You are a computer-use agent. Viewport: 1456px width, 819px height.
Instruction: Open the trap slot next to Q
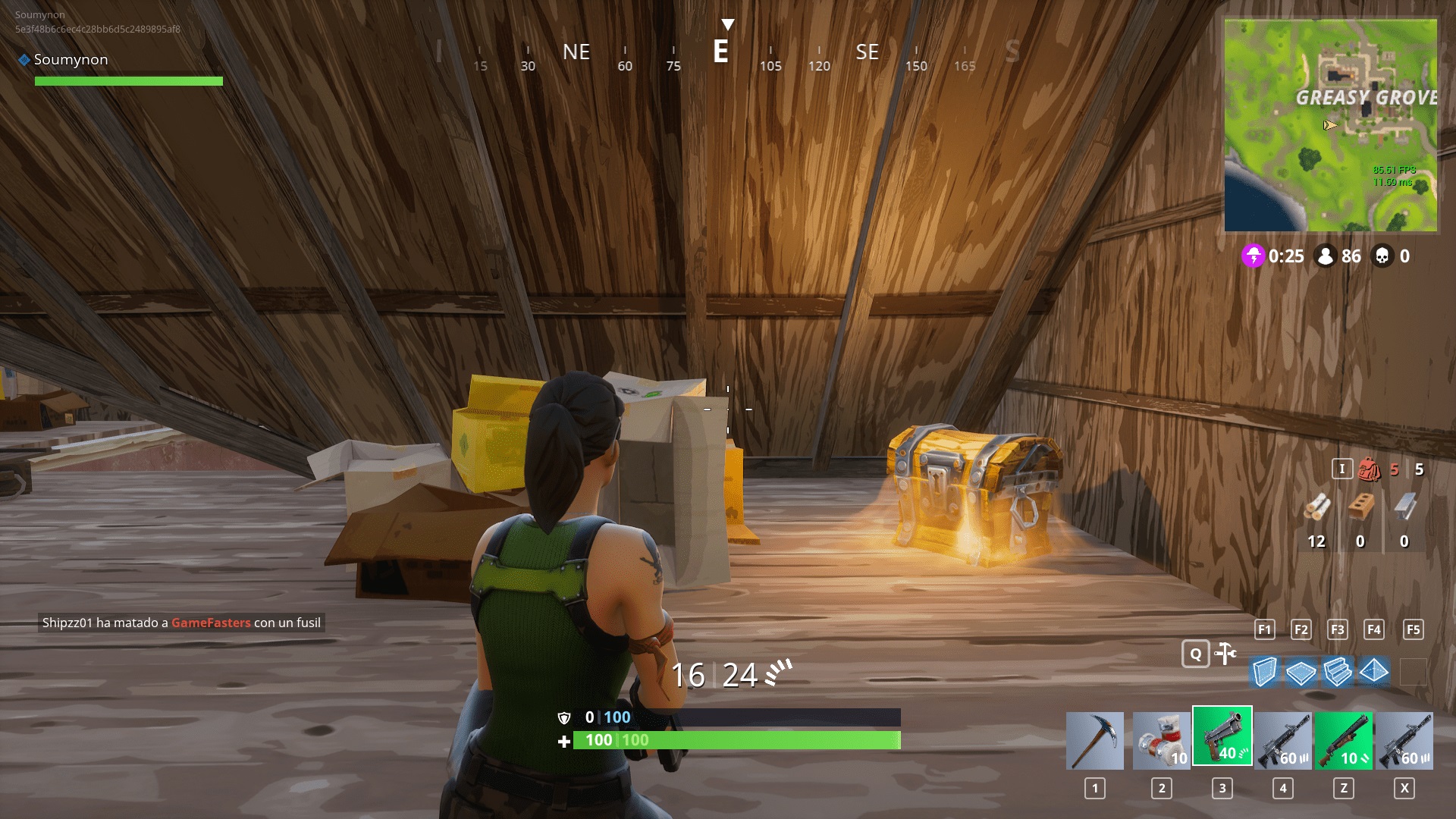(x=1225, y=654)
